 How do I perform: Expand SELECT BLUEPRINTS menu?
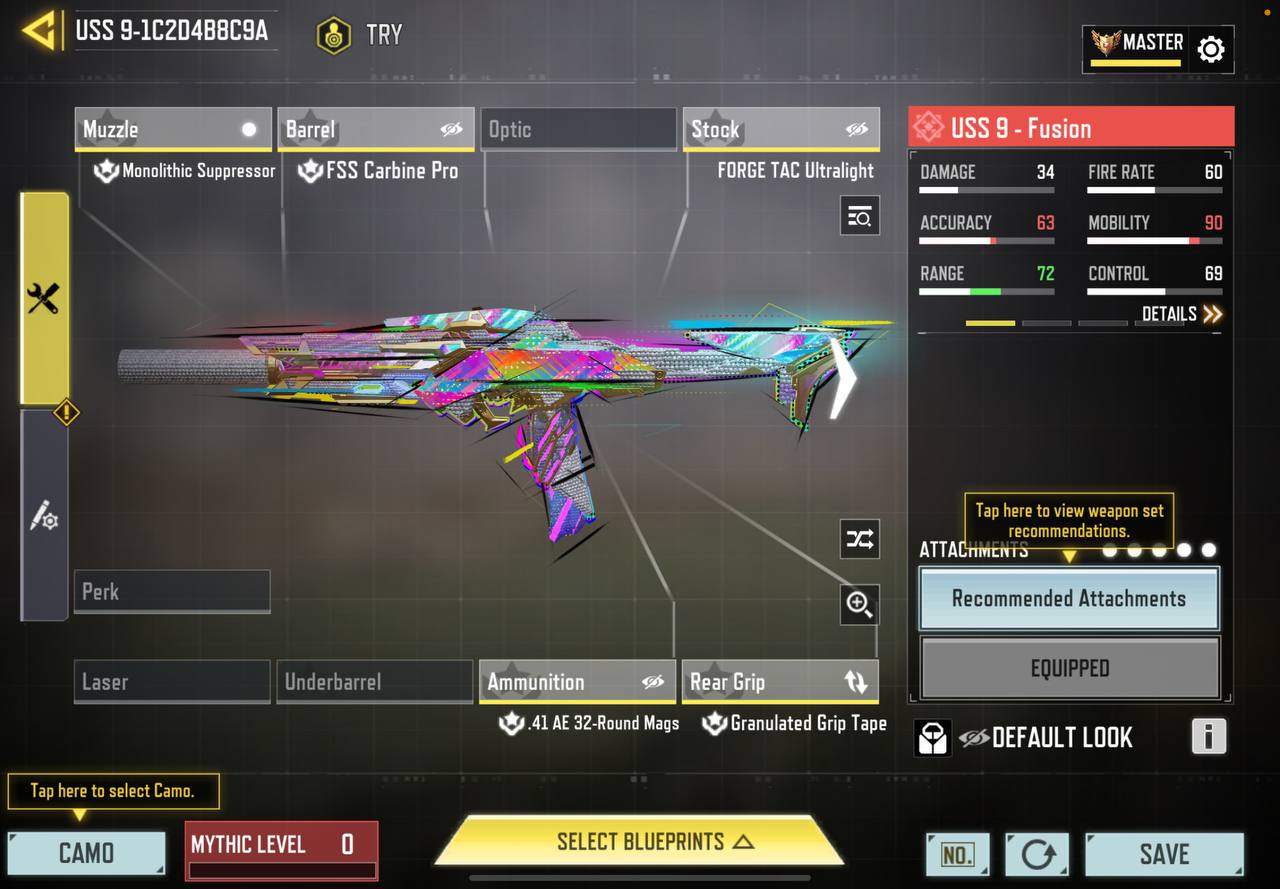[x=640, y=842]
